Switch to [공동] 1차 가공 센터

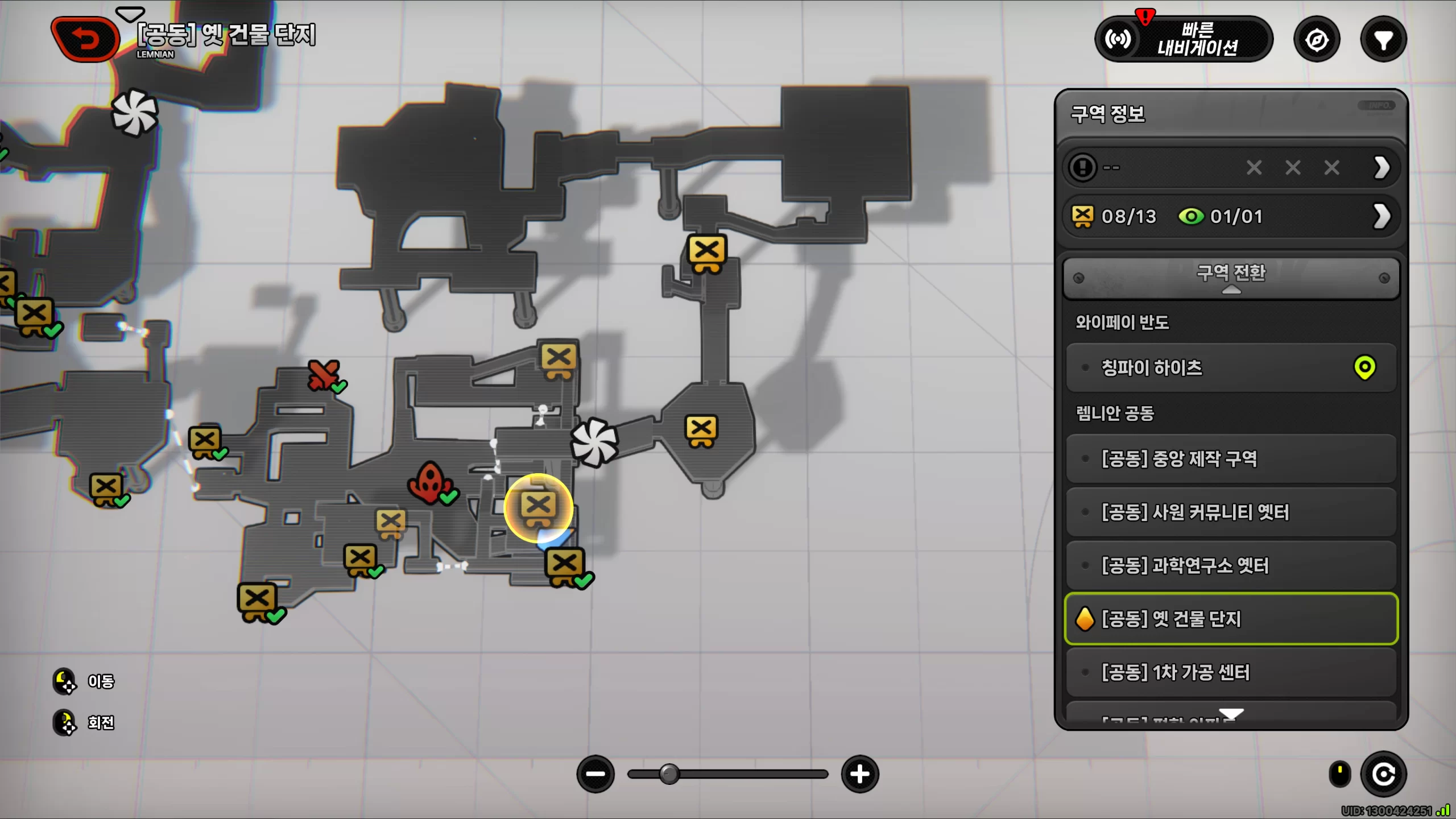click(x=1231, y=672)
